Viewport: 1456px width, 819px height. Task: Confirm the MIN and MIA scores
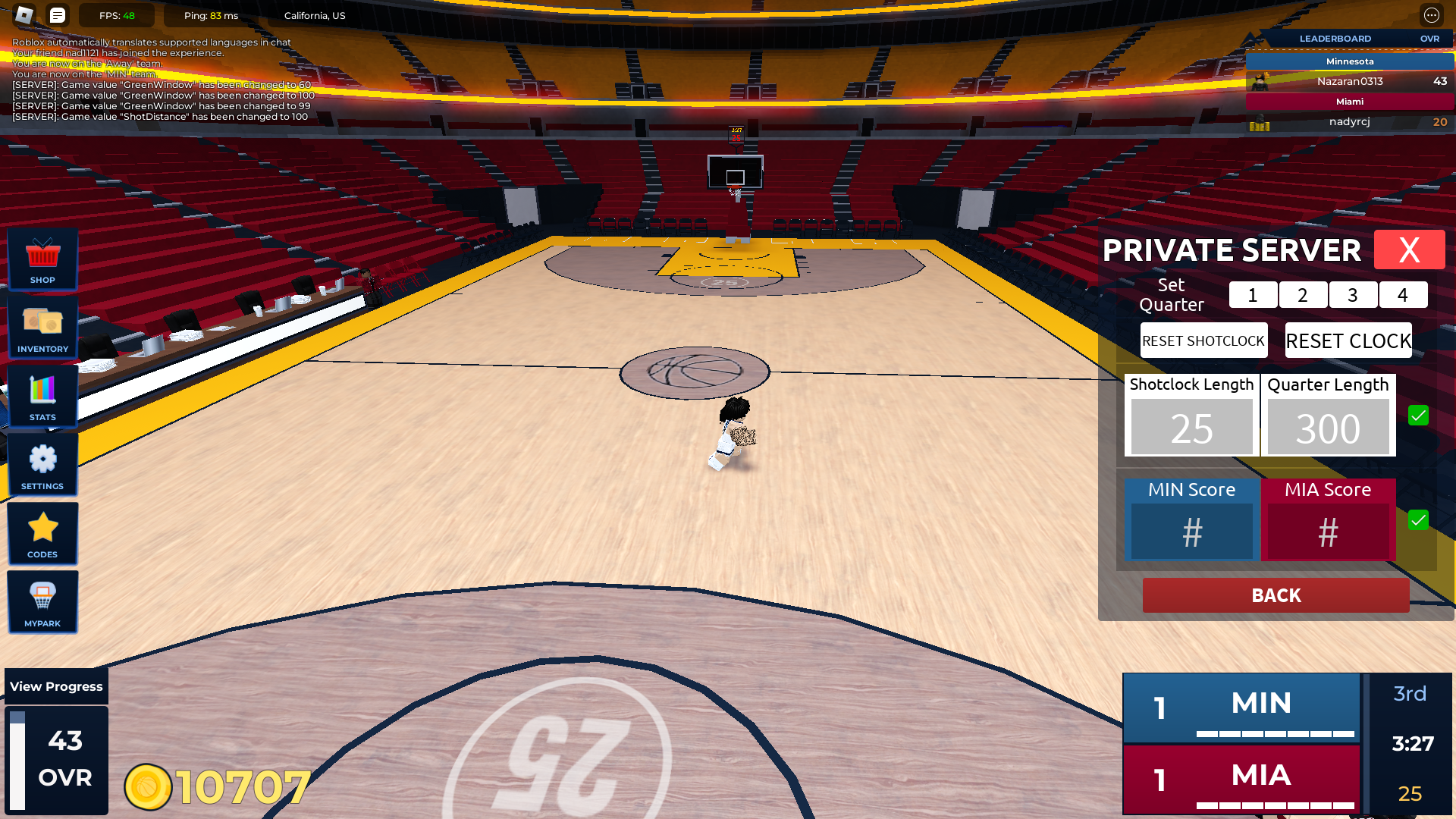(1418, 520)
